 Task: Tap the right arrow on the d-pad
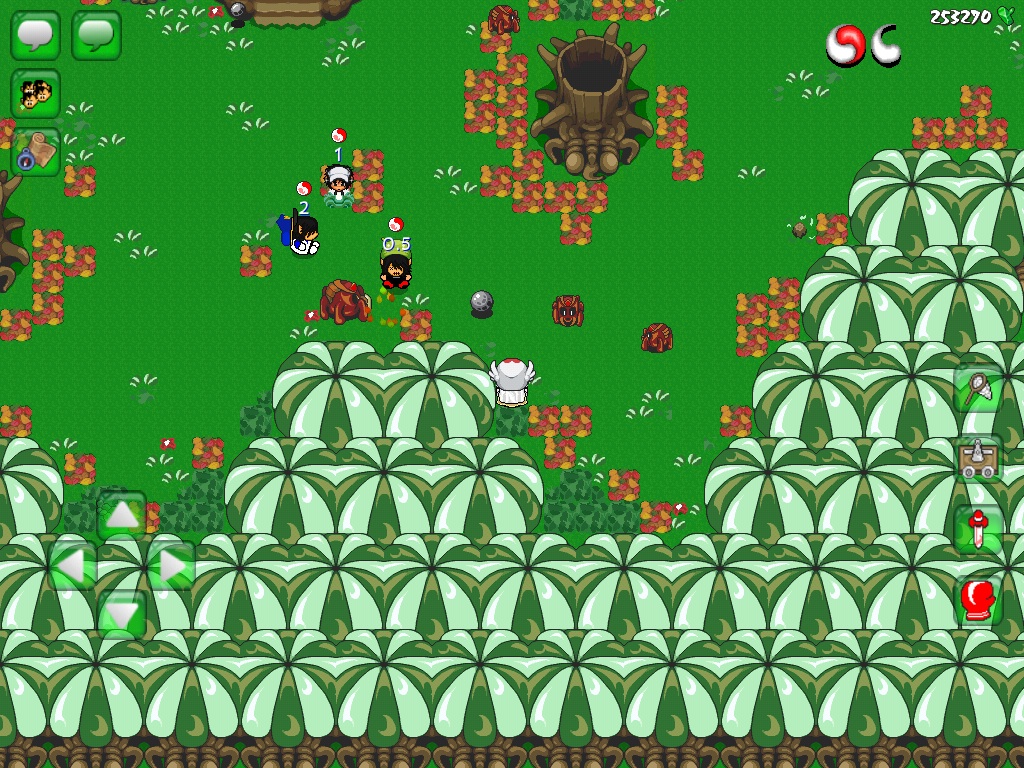pos(171,566)
